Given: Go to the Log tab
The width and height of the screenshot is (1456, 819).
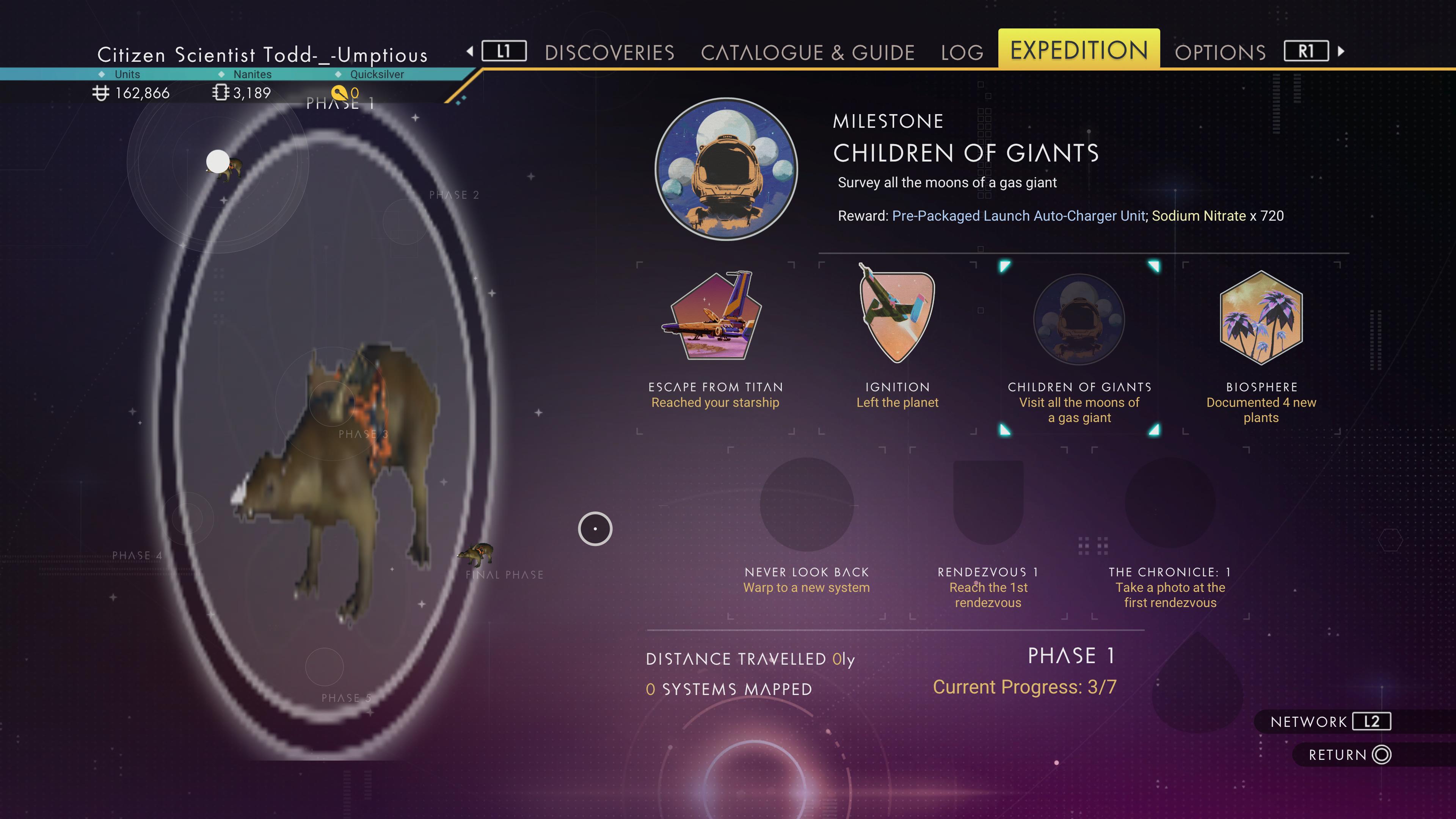Looking at the screenshot, I should click(962, 53).
